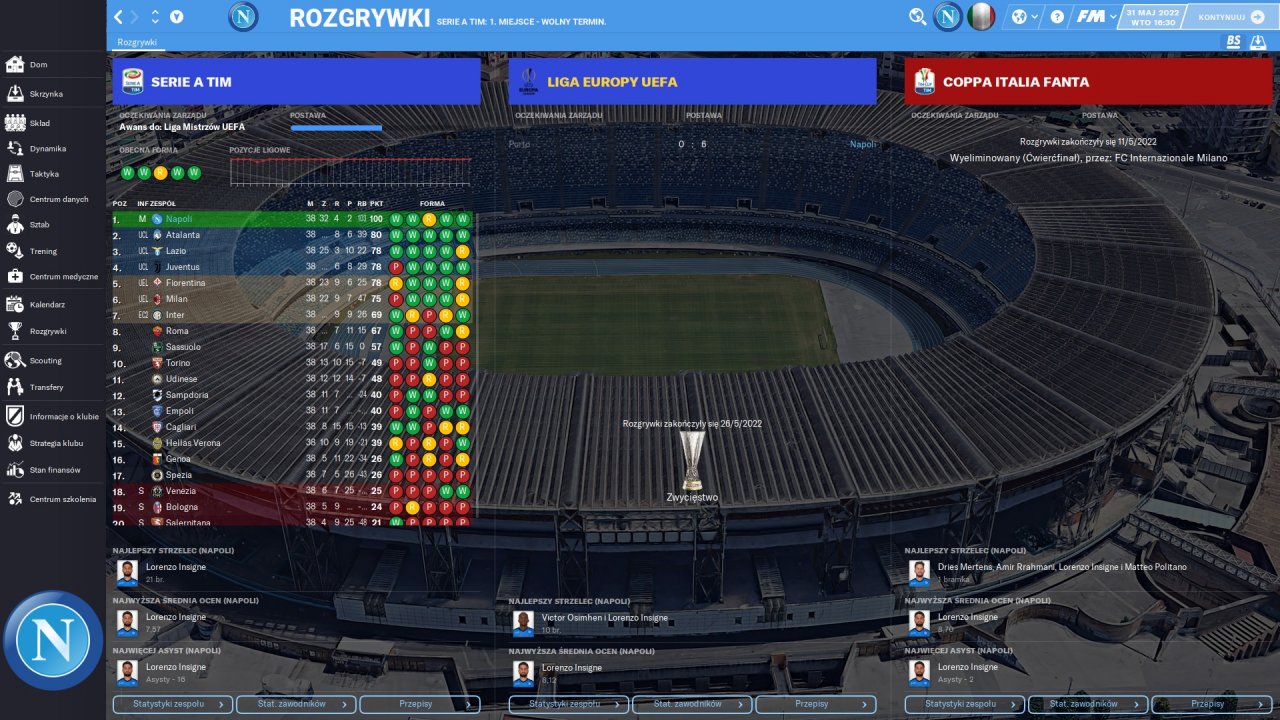Image resolution: width=1280 pixels, height=720 pixels.
Task: Open the Scouting section
Action: coord(45,360)
